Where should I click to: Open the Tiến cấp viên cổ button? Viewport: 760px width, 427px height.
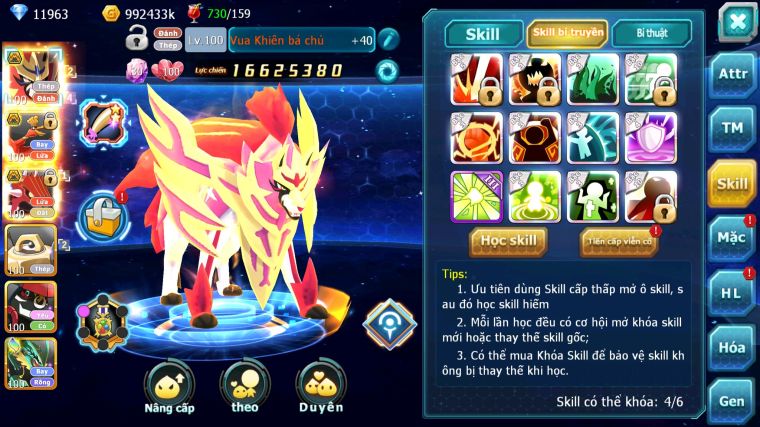tap(619, 241)
